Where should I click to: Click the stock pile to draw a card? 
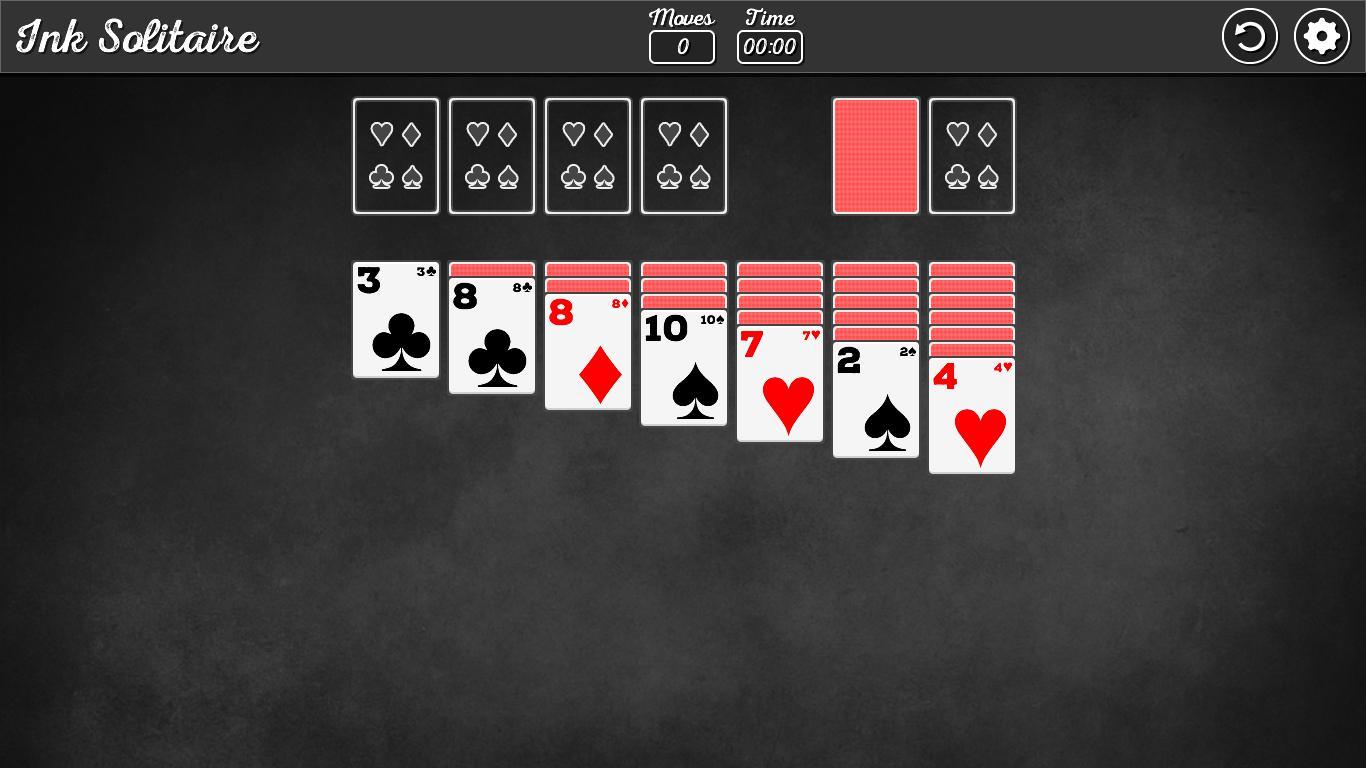[875, 155]
